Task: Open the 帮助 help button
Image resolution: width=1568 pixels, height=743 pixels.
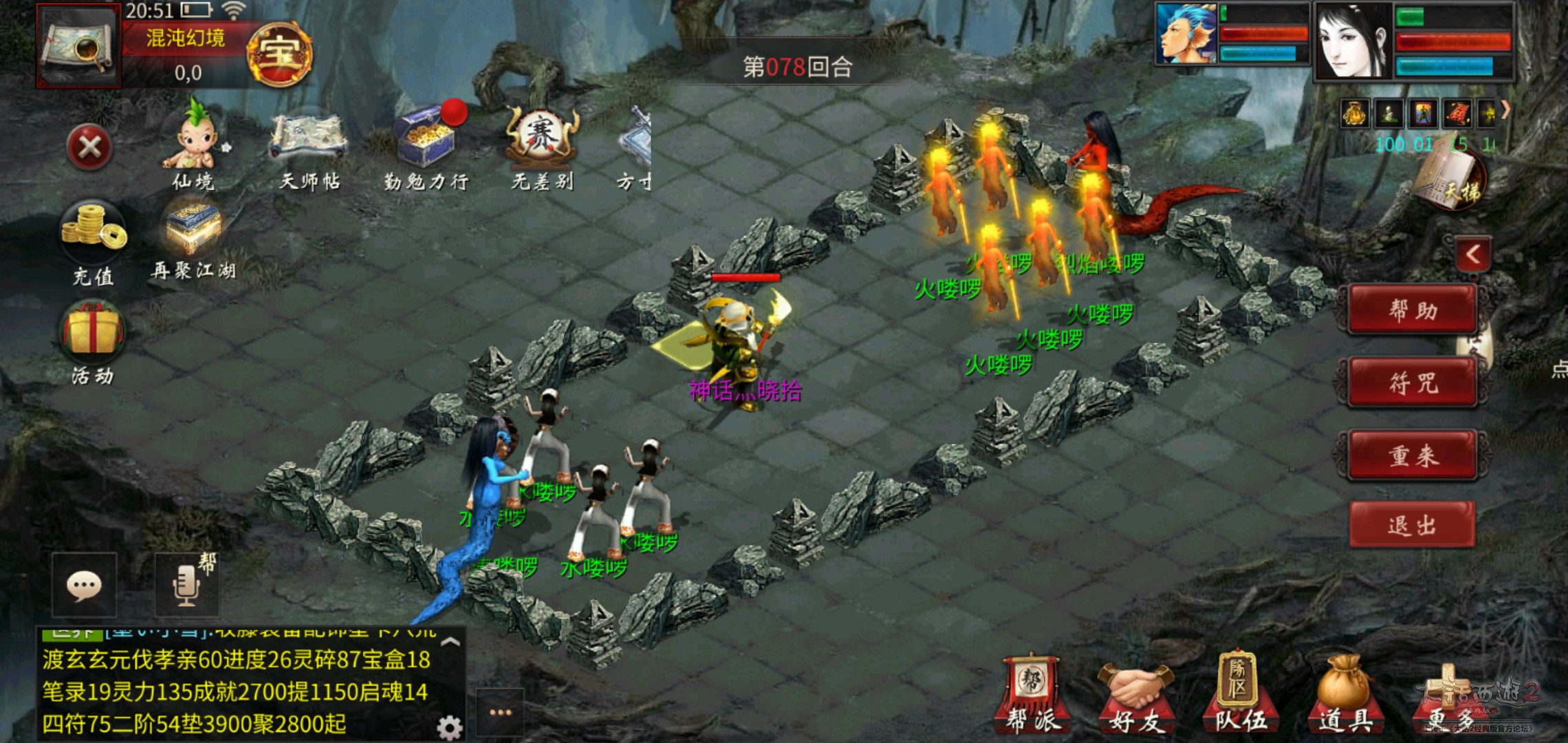Action: [x=1413, y=311]
